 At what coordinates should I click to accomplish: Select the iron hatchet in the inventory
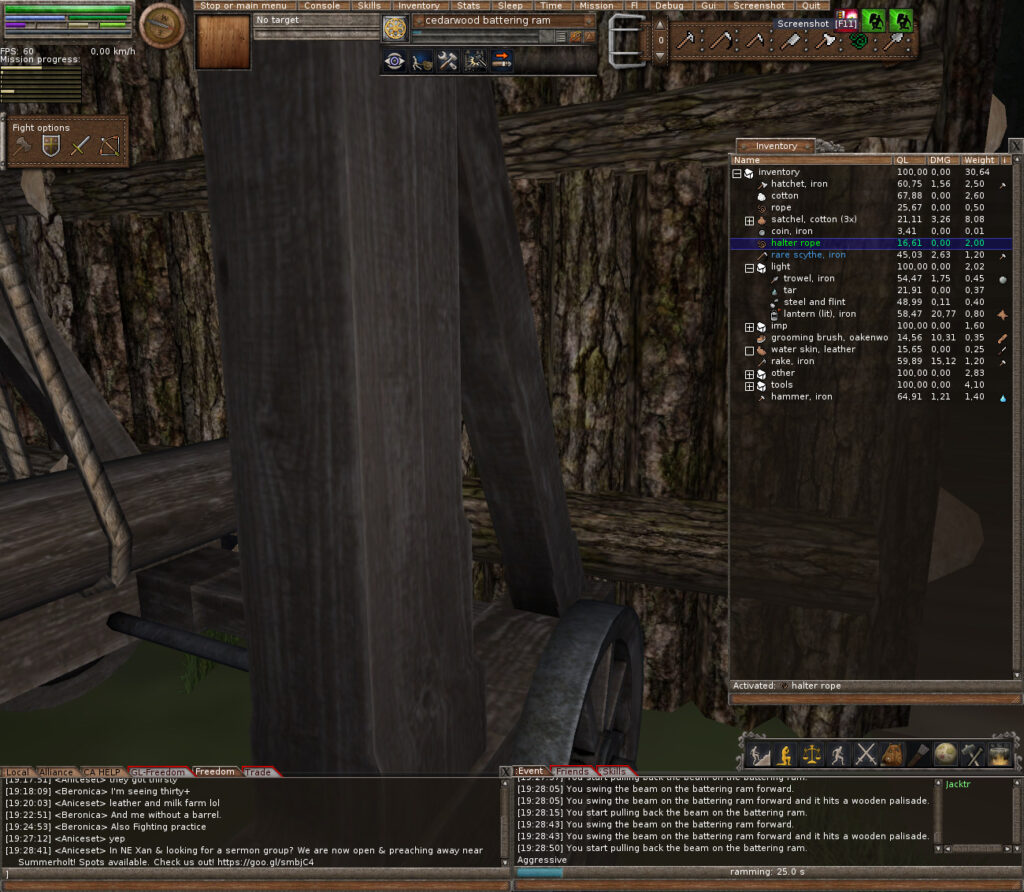[799, 184]
